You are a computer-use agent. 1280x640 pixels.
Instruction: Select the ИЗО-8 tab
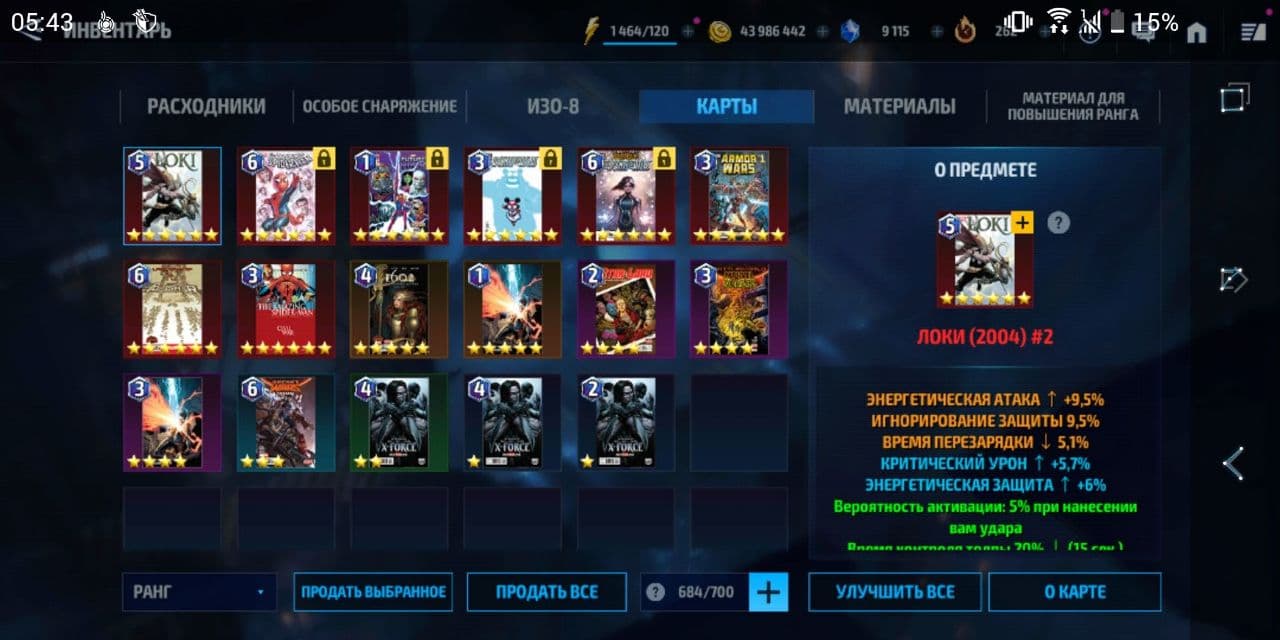coord(553,107)
